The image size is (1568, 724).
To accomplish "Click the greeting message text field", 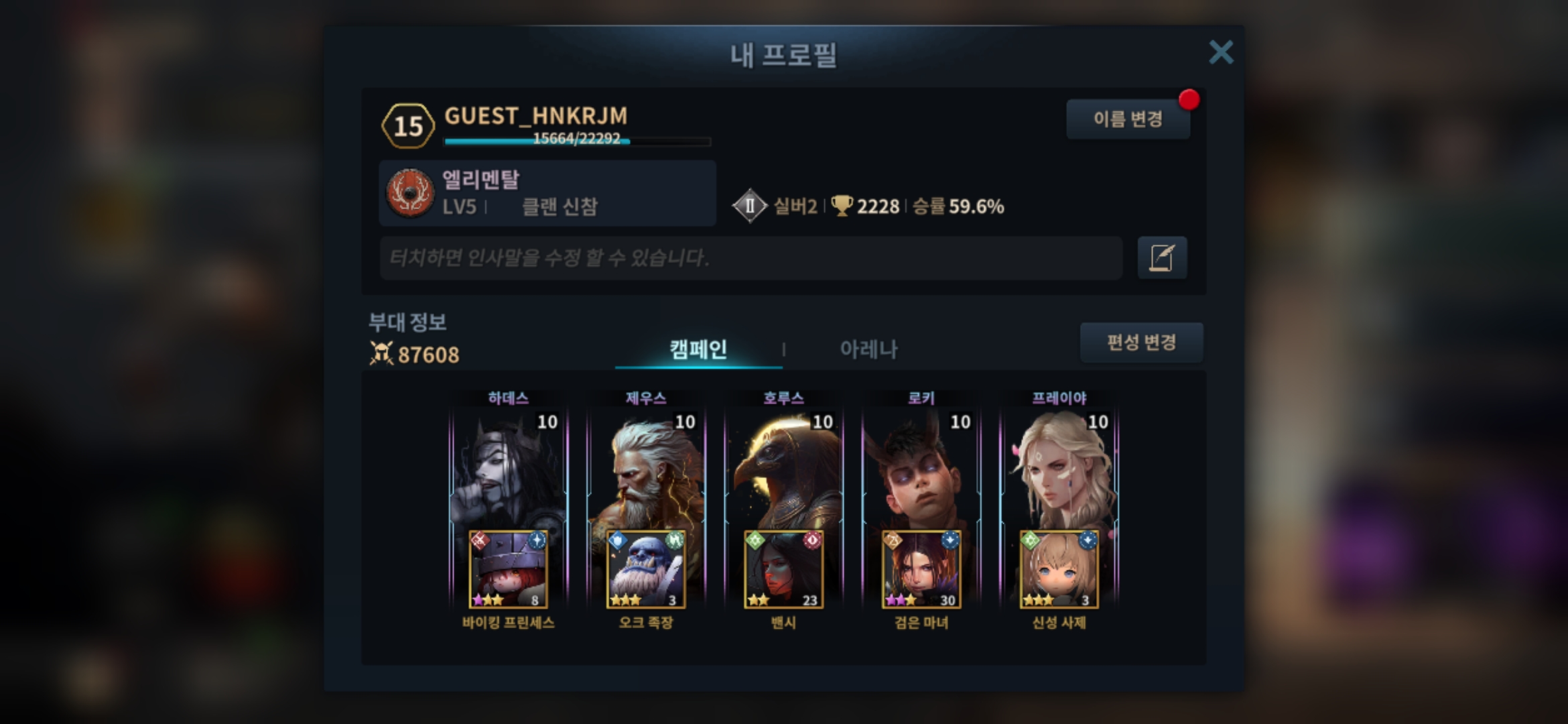I will pos(750,258).
